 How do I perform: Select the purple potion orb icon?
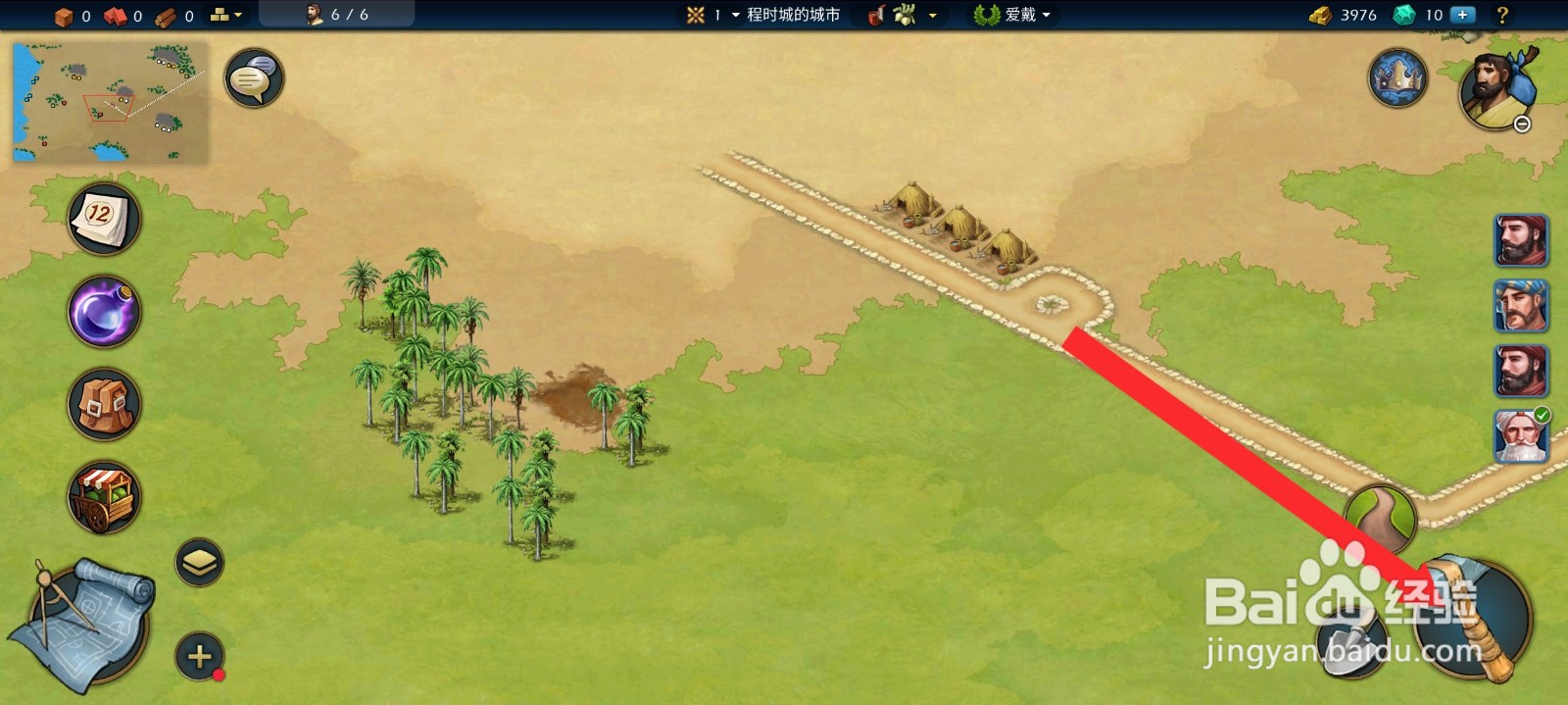coord(104,312)
